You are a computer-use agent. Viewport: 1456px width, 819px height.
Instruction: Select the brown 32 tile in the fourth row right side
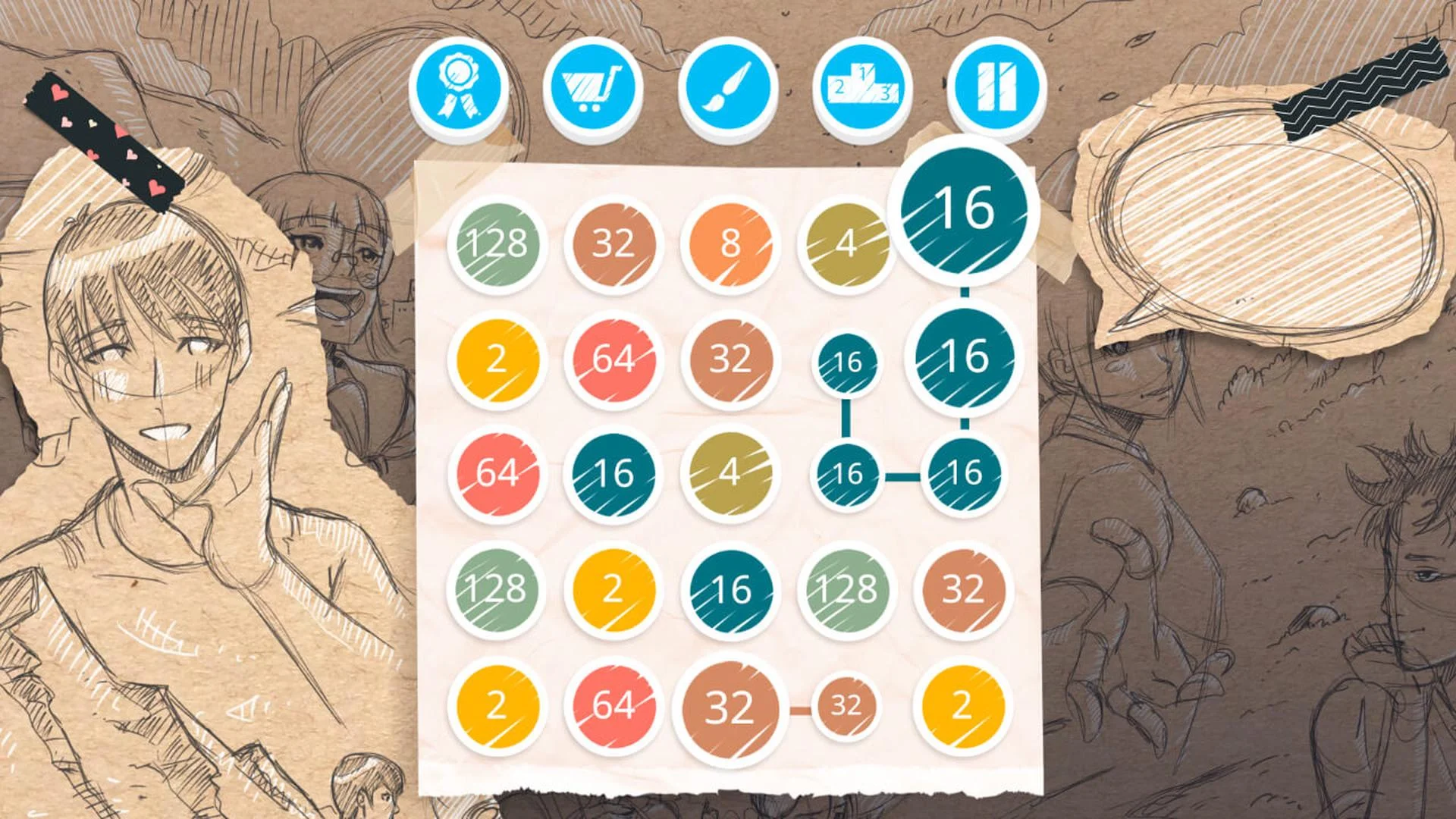pyautogui.click(x=963, y=588)
